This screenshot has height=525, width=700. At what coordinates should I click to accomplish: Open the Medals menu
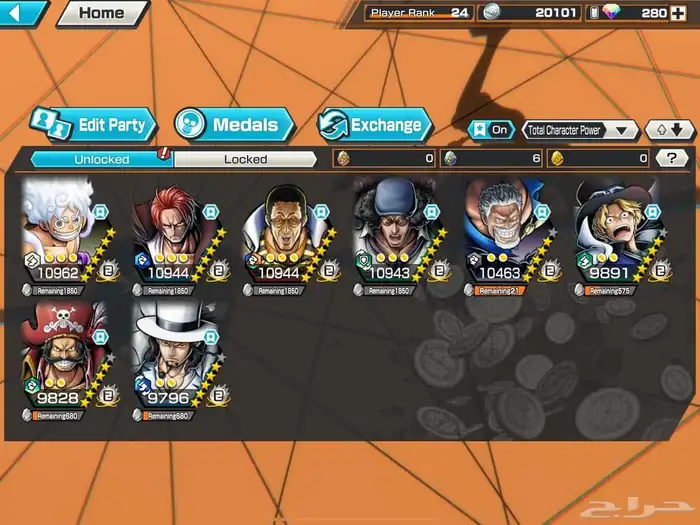click(x=233, y=125)
